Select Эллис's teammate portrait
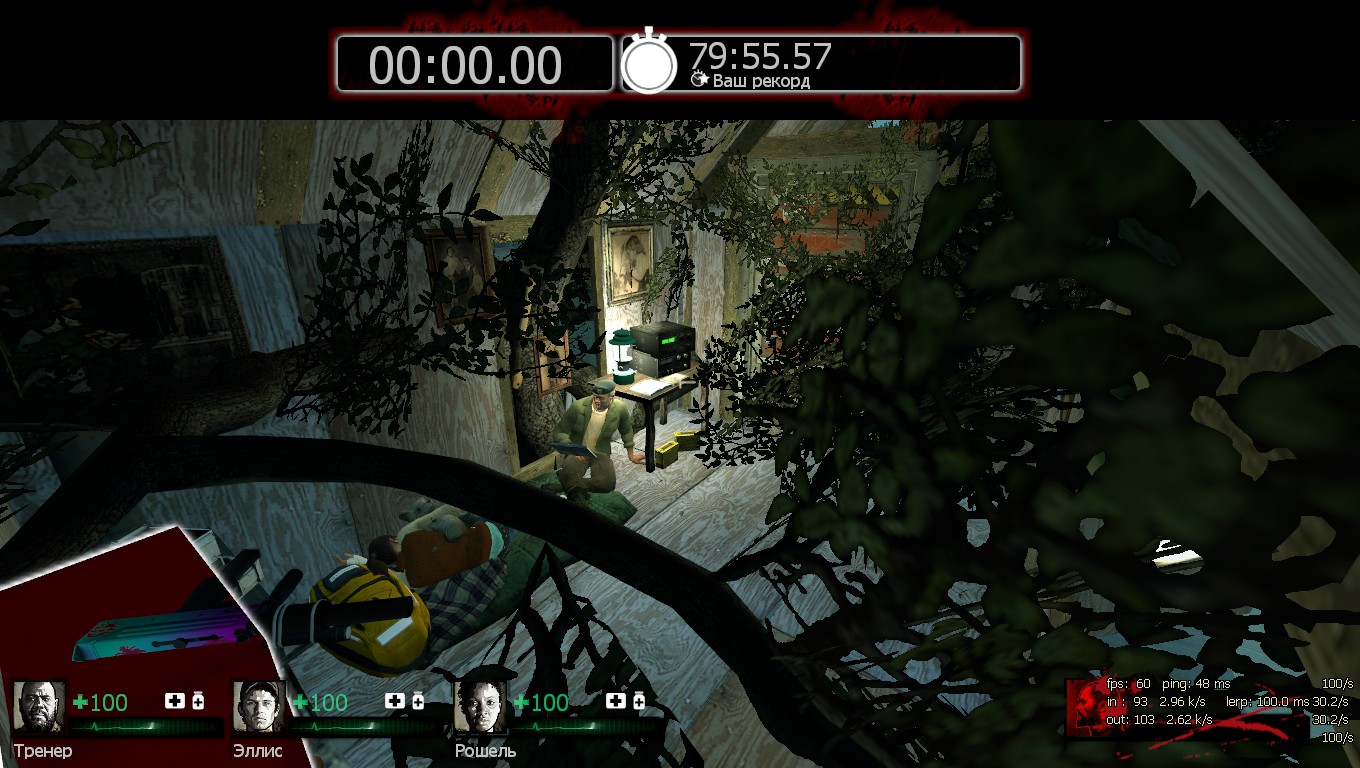1360x768 pixels. pyautogui.click(x=260, y=707)
